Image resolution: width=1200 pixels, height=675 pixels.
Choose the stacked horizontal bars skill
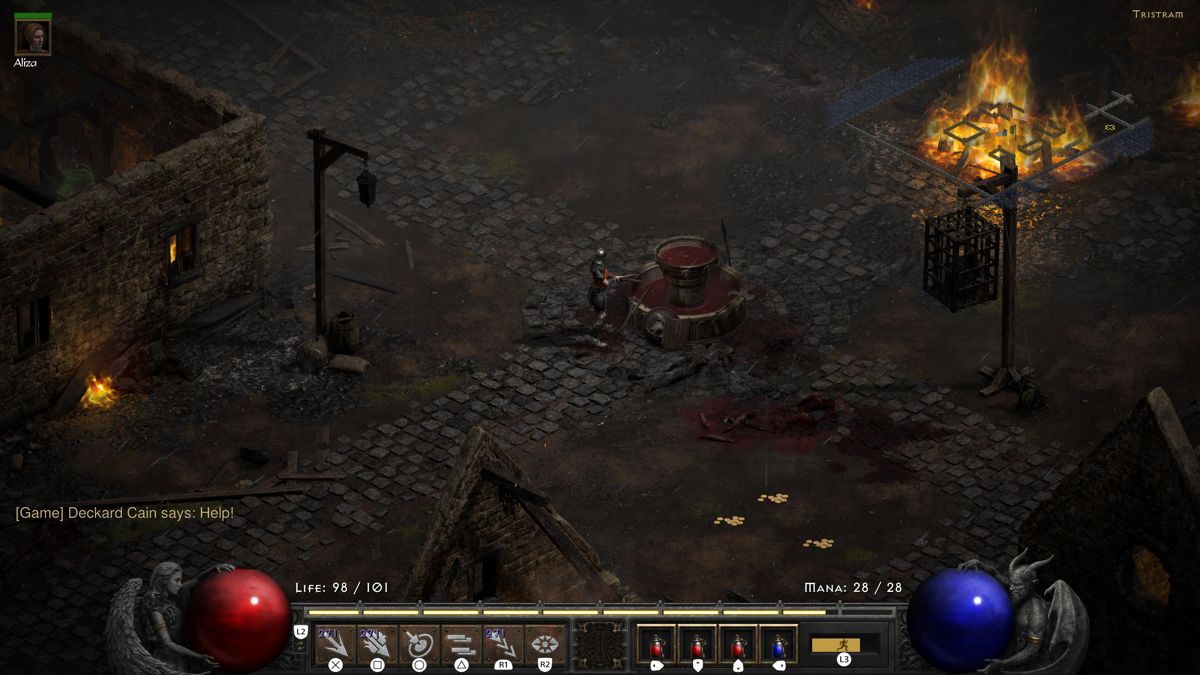(x=461, y=643)
